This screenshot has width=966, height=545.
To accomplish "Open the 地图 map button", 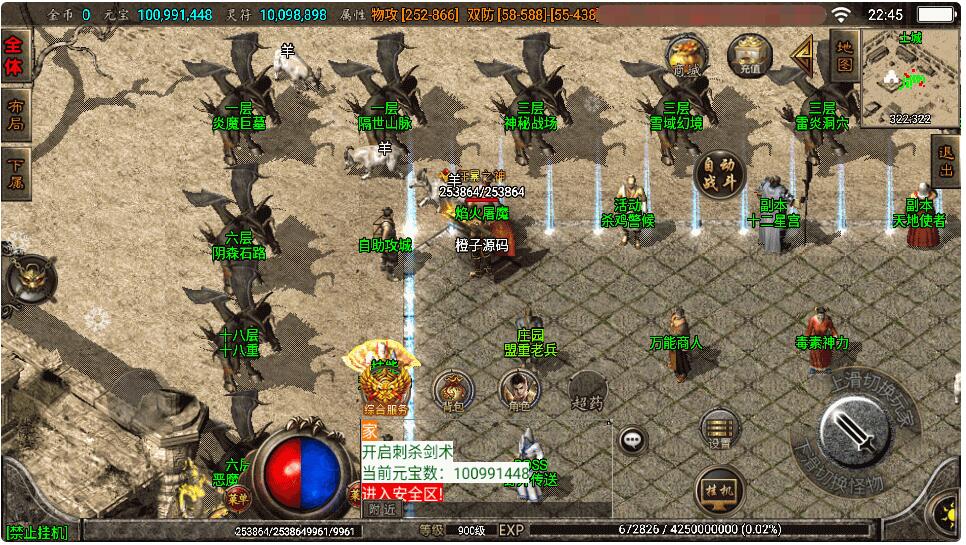I will tap(844, 57).
